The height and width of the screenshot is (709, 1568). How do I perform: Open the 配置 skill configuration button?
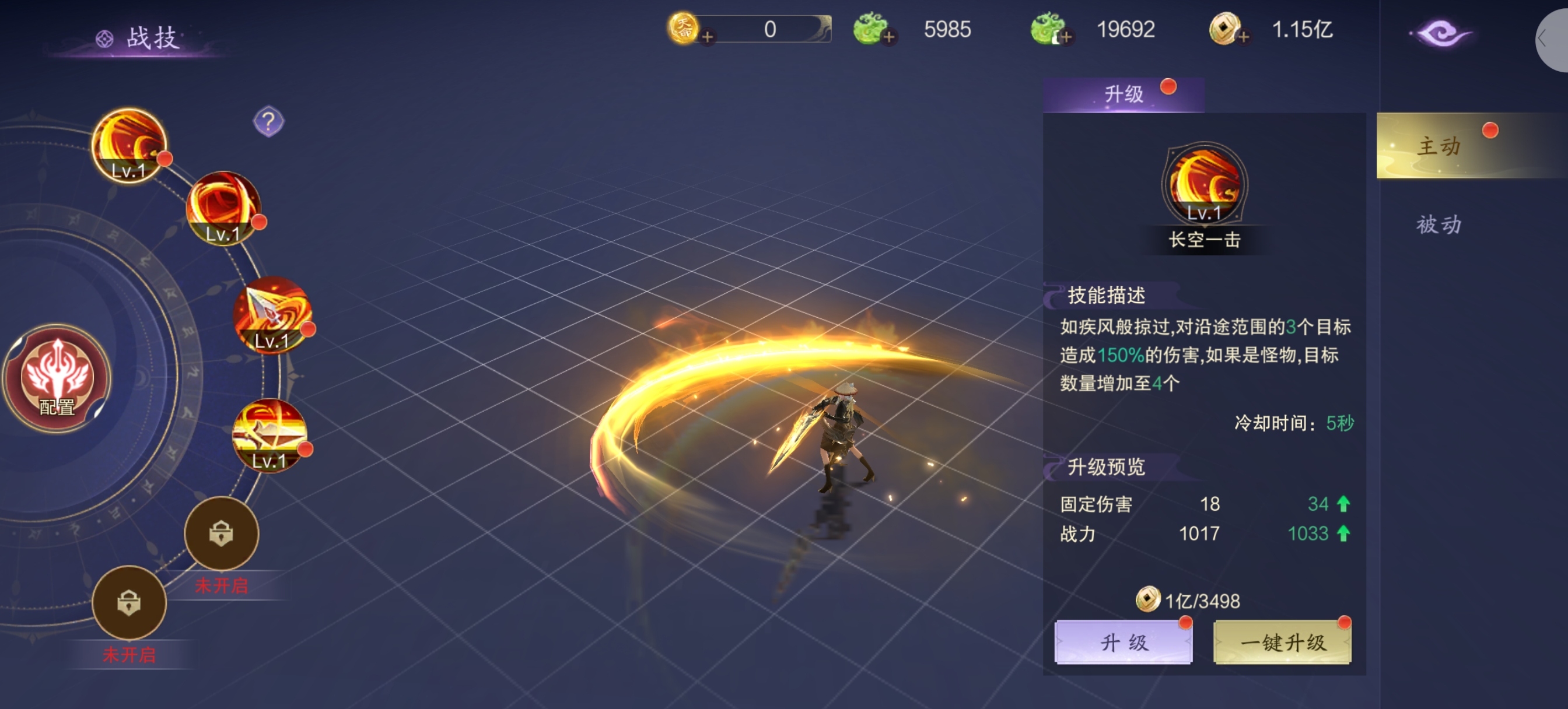(x=57, y=377)
